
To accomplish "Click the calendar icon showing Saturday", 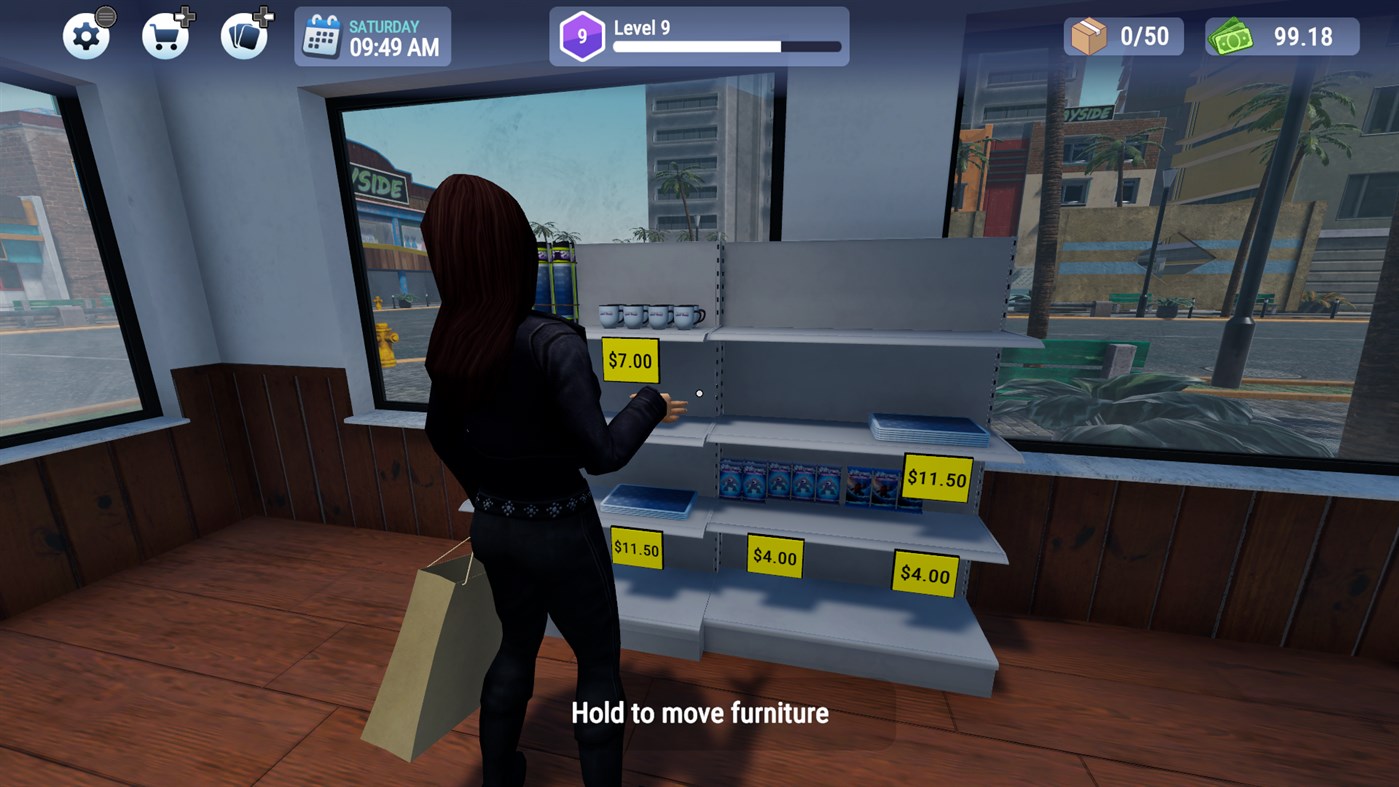I will [322, 35].
